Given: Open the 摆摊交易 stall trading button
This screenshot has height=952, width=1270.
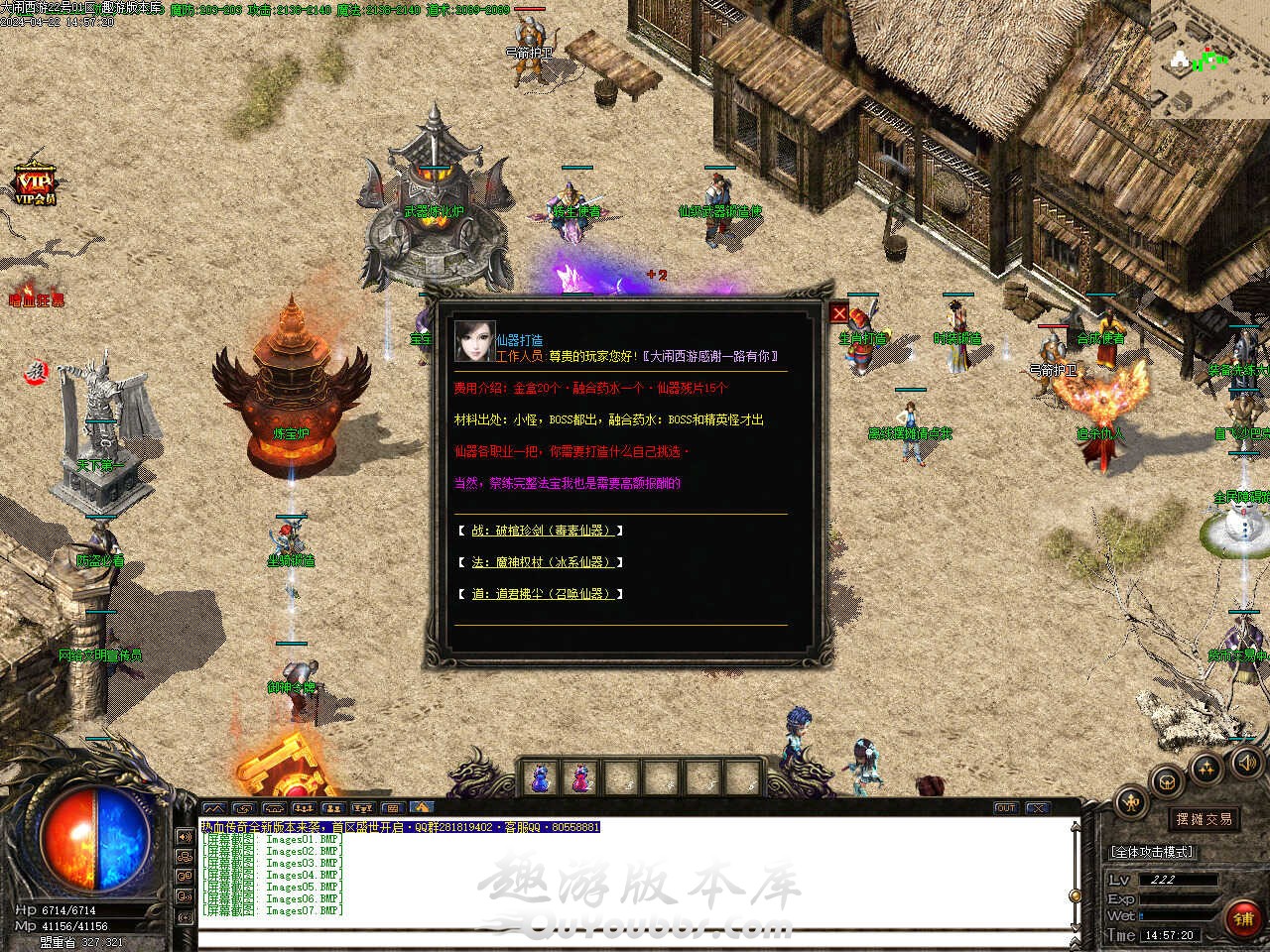Looking at the screenshot, I should pyautogui.click(x=1205, y=819).
